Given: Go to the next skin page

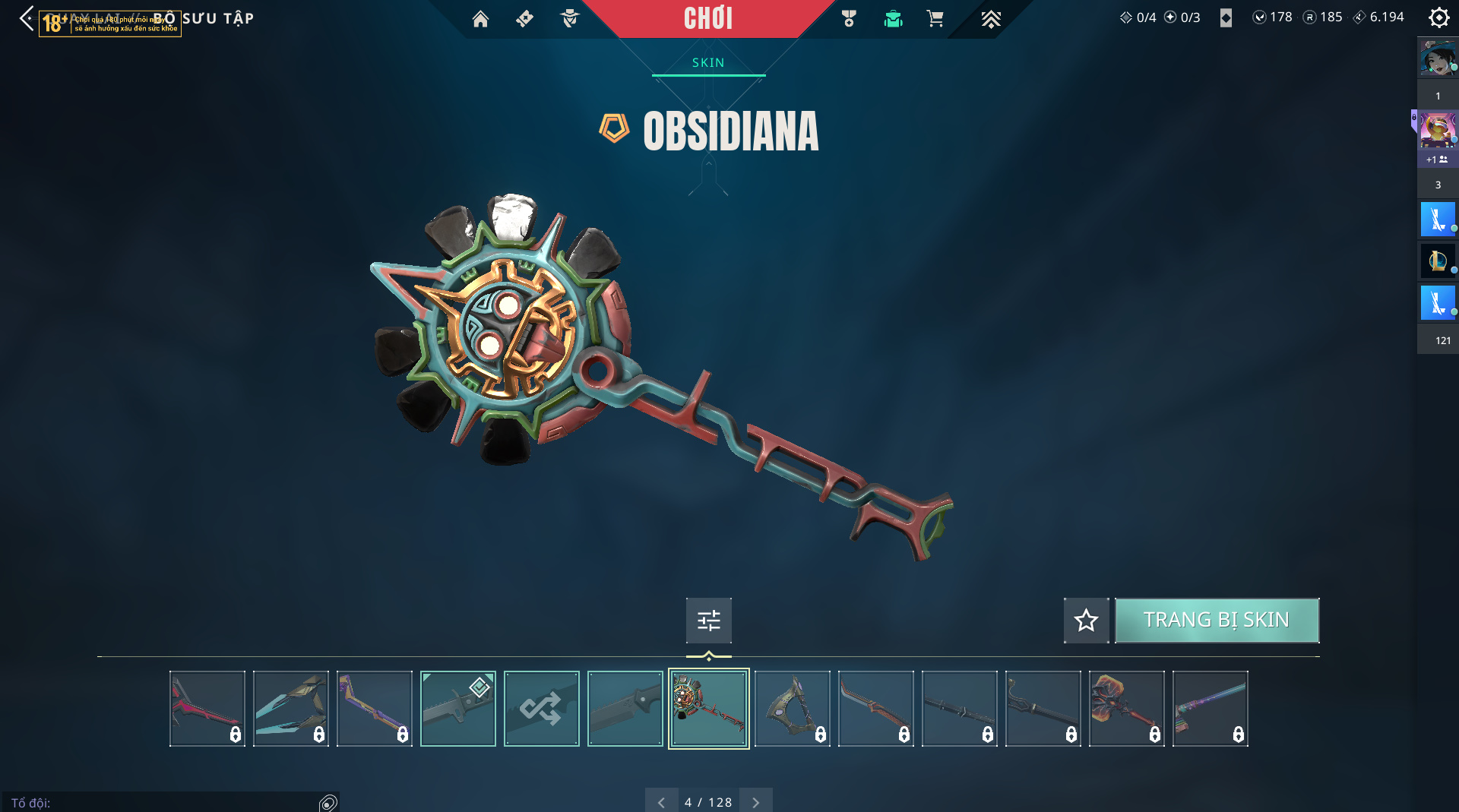Looking at the screenshot, I should coord(755,802).
